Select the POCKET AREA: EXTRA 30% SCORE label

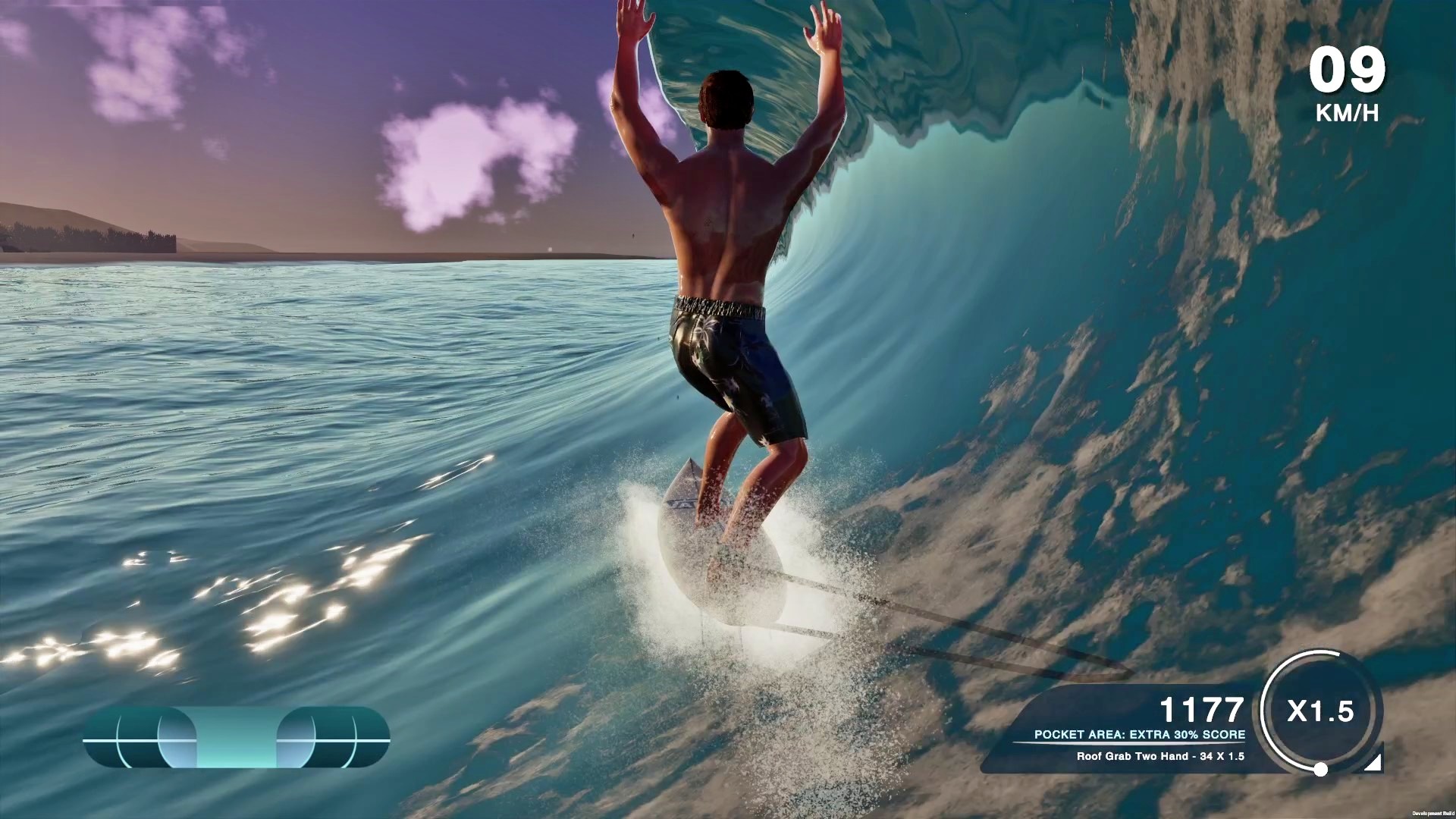(x=1141, y=734)
